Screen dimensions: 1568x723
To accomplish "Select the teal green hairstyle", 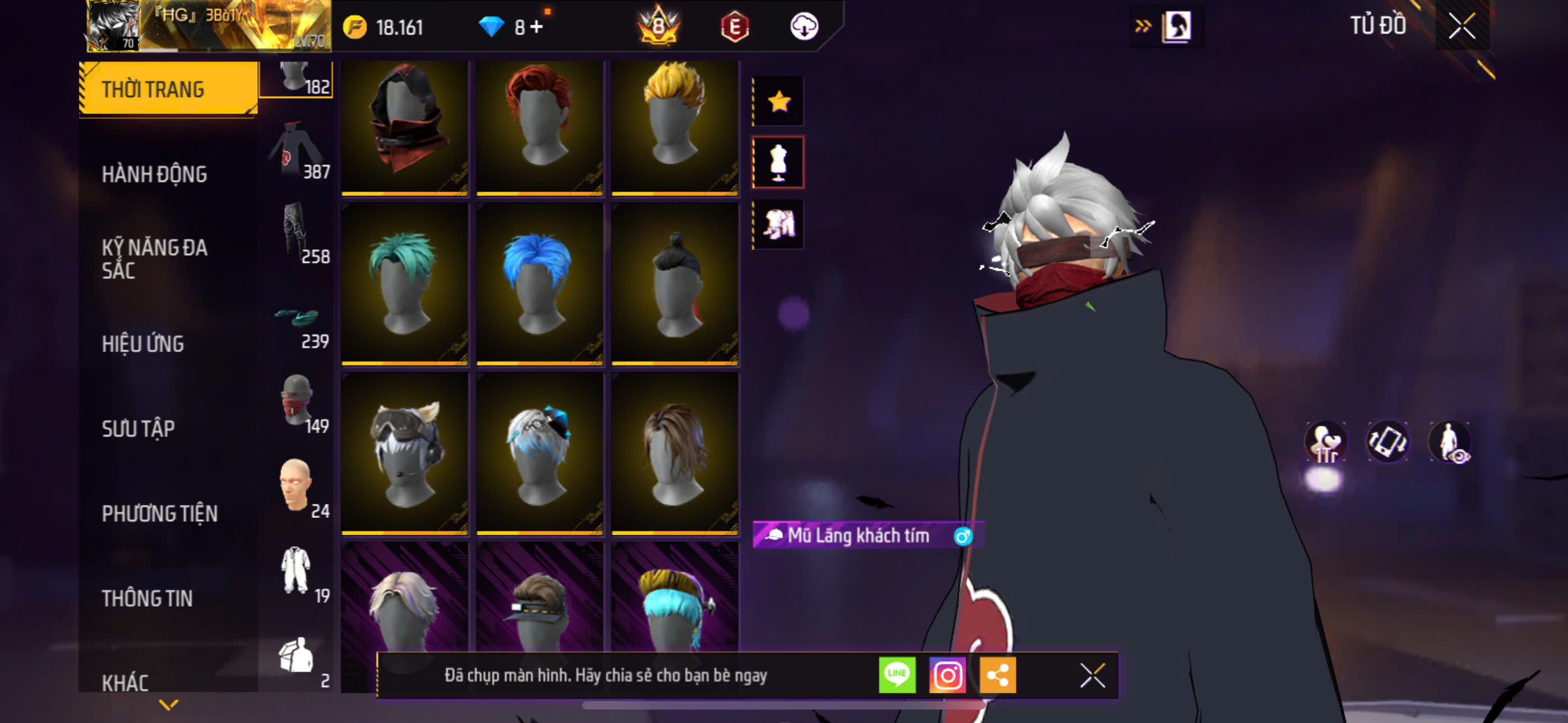I will tap(405, 284).
